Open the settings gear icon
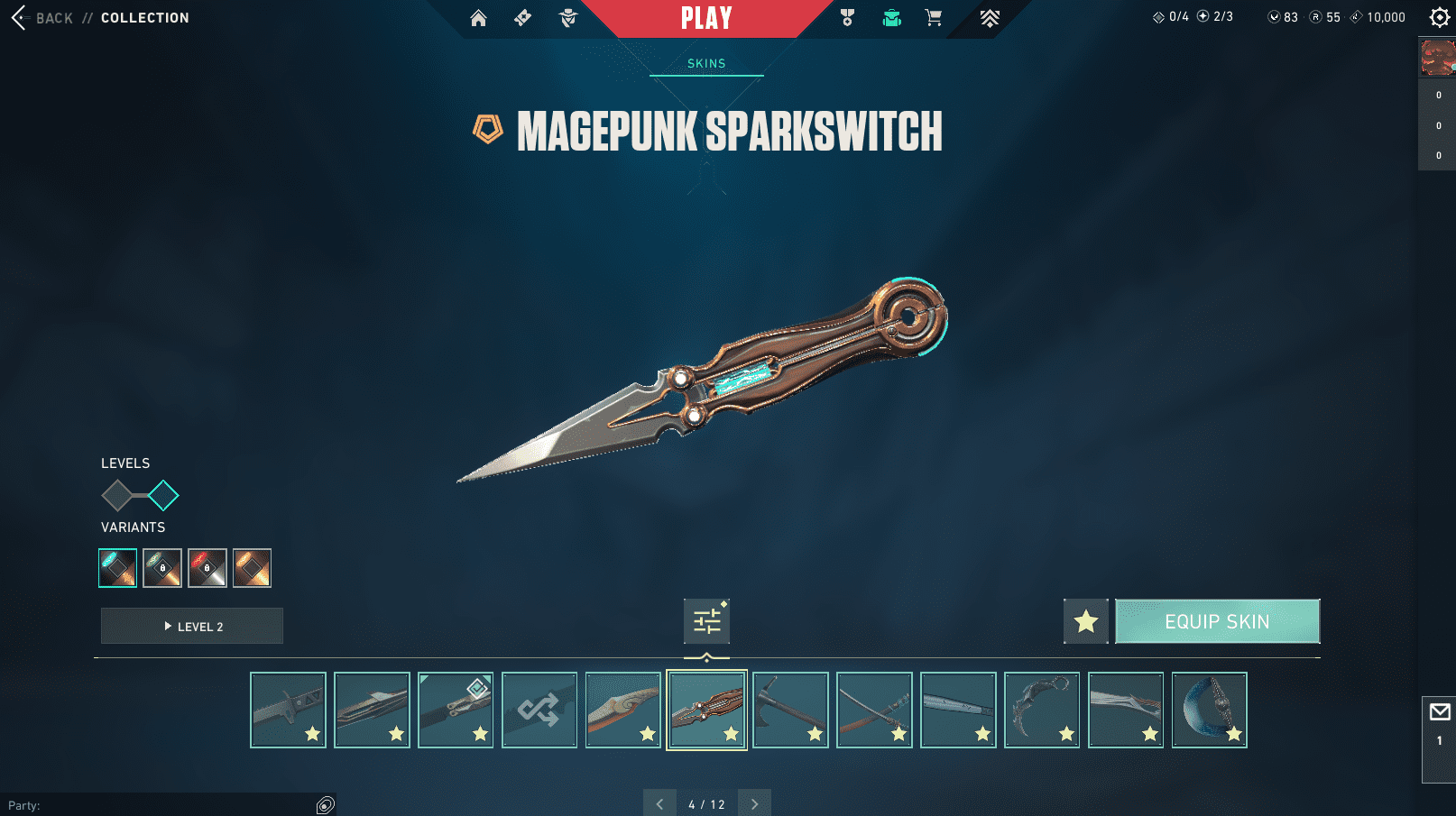This screenshot has height=816, width=1456. coord(1439,17)
